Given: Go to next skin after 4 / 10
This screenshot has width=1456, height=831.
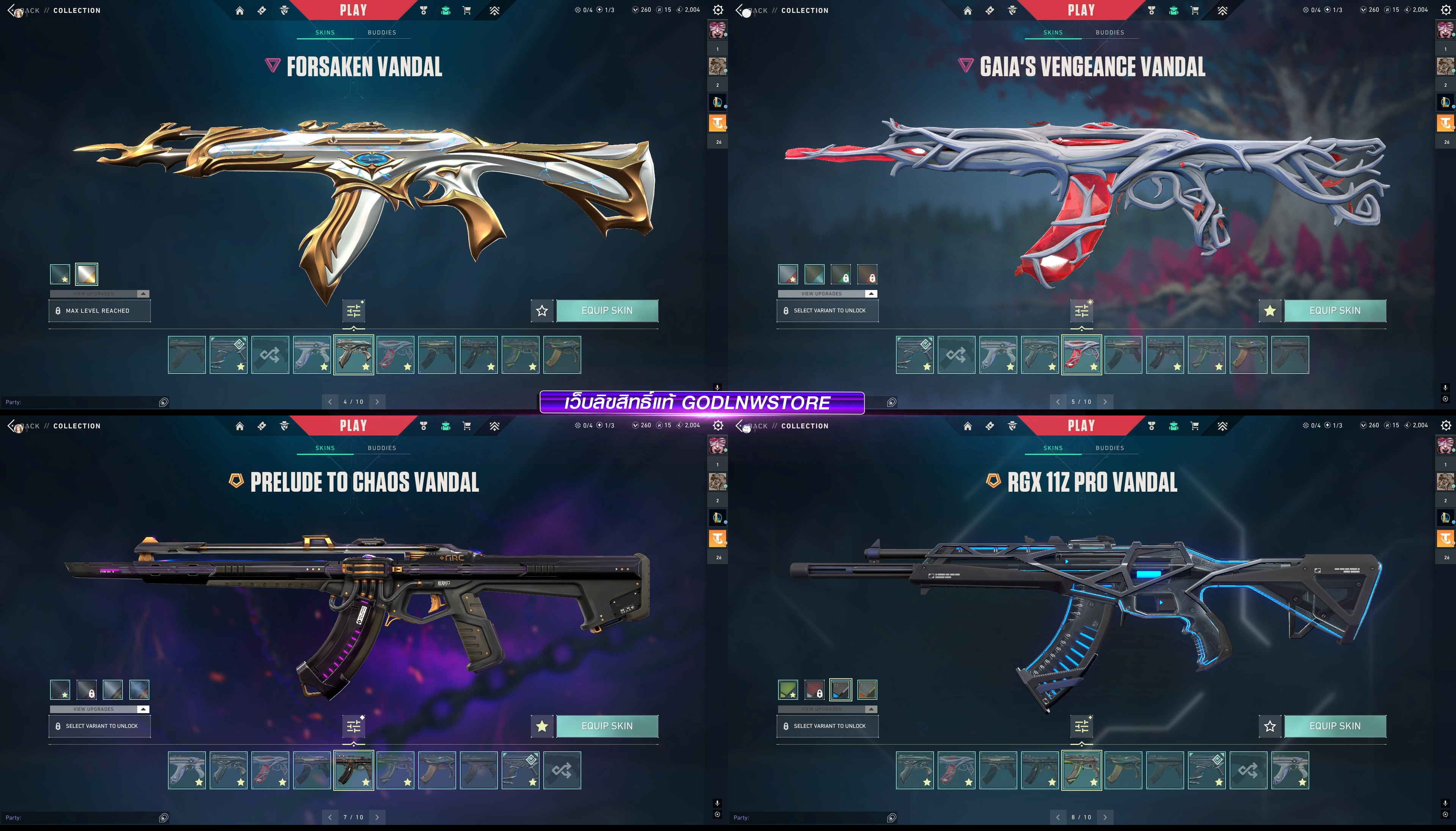Looking at the screenshot, I should [377, 402].
